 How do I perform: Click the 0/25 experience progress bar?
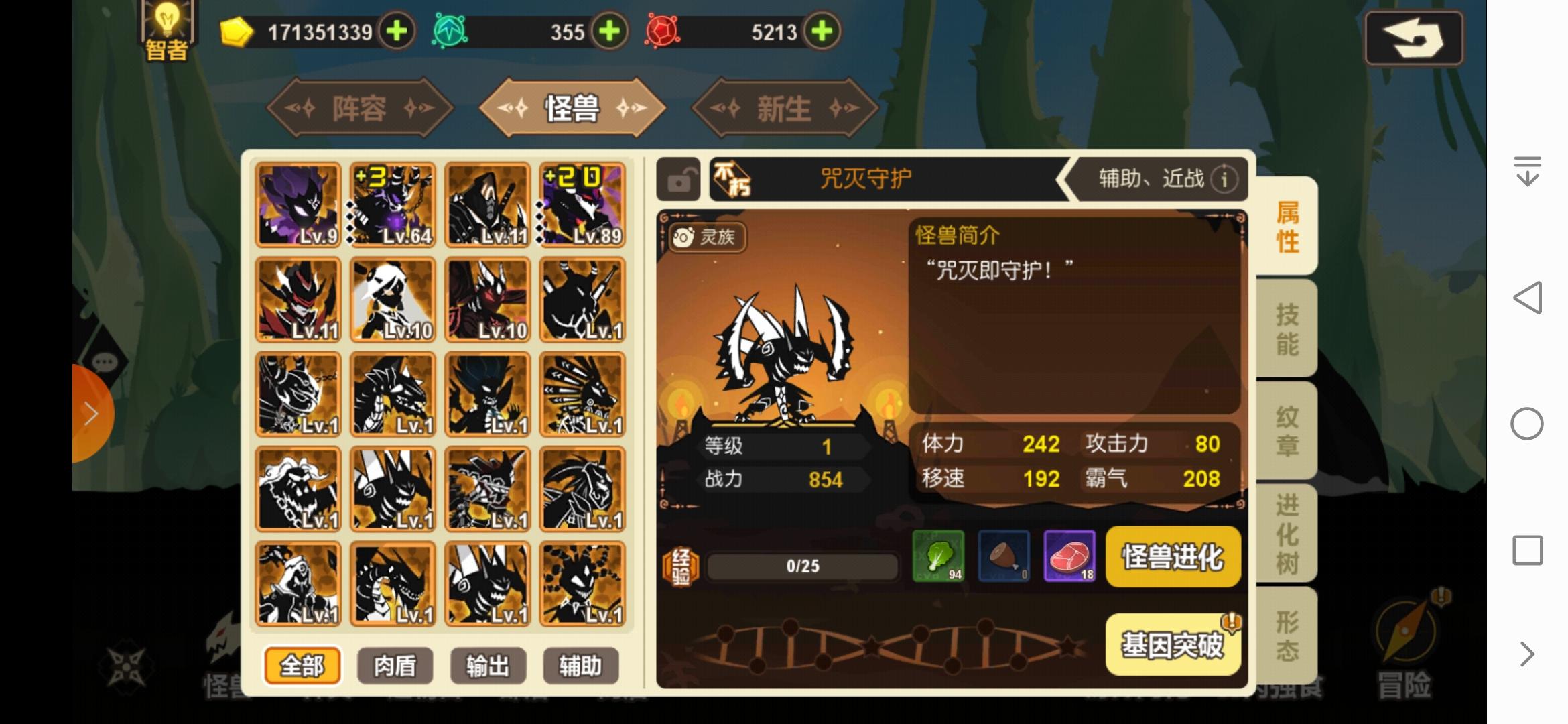point(801,565)
